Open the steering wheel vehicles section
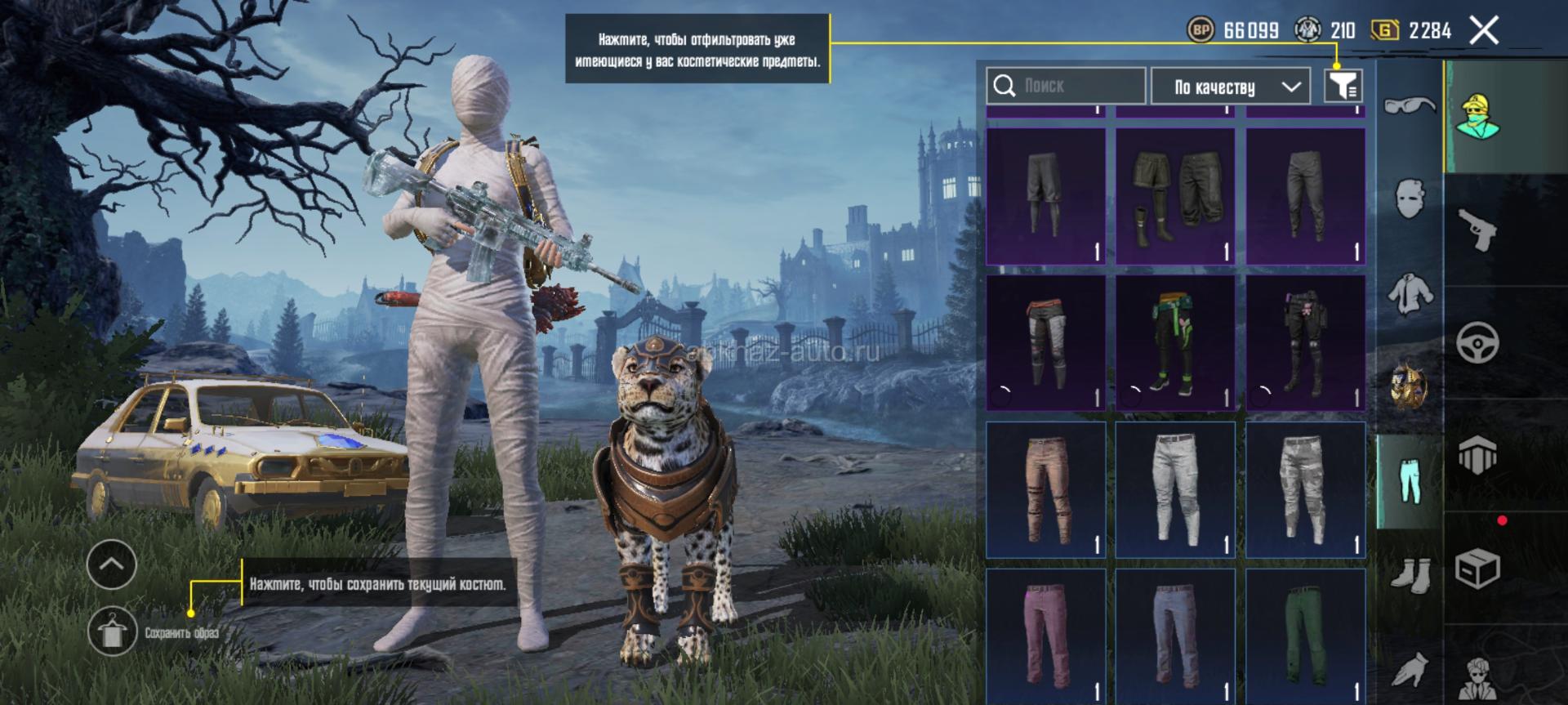Screen dimensions: 1568x705 tap(1477, 342)
